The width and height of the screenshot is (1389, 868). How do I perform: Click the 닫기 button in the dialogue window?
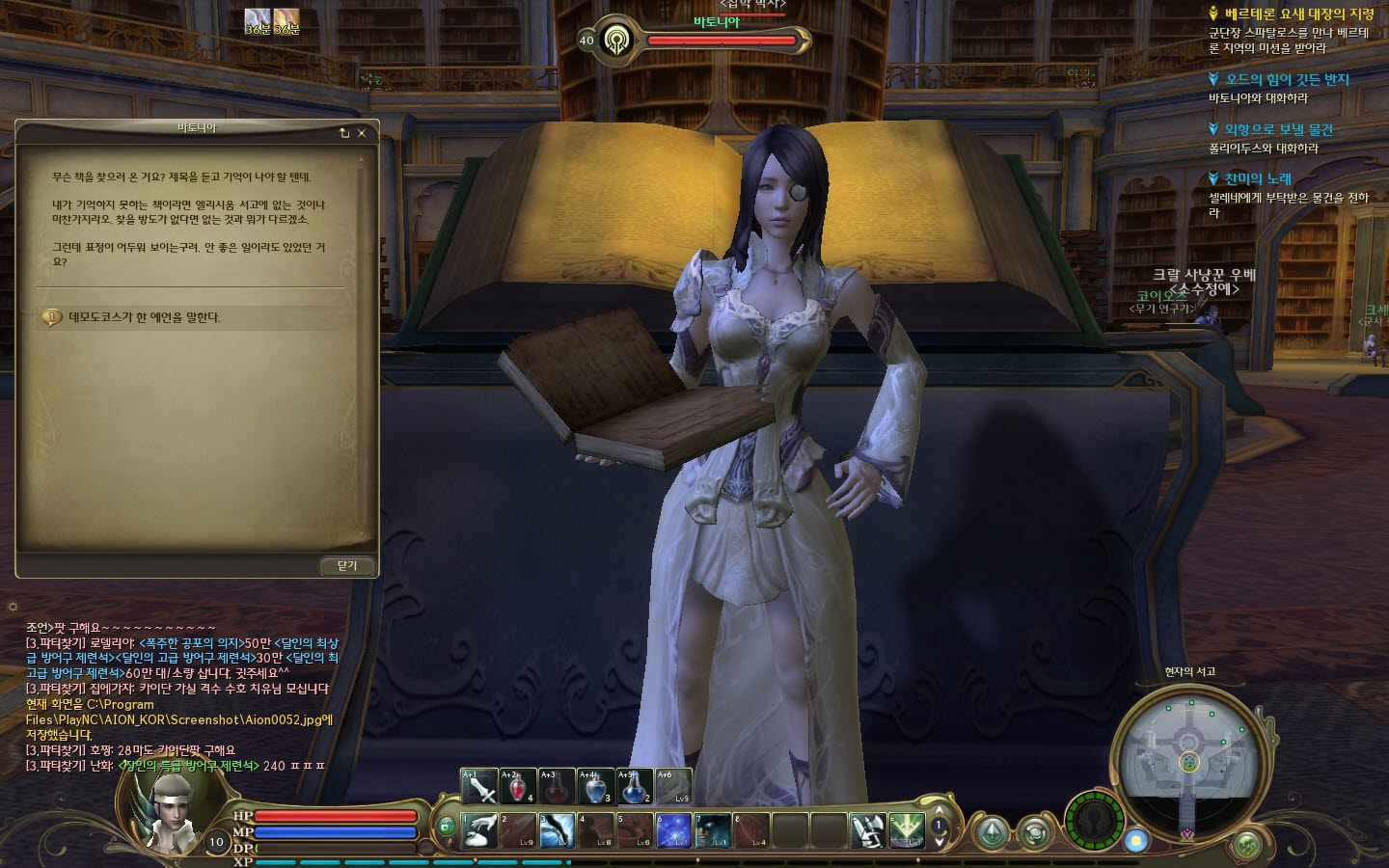coord(347,566)
